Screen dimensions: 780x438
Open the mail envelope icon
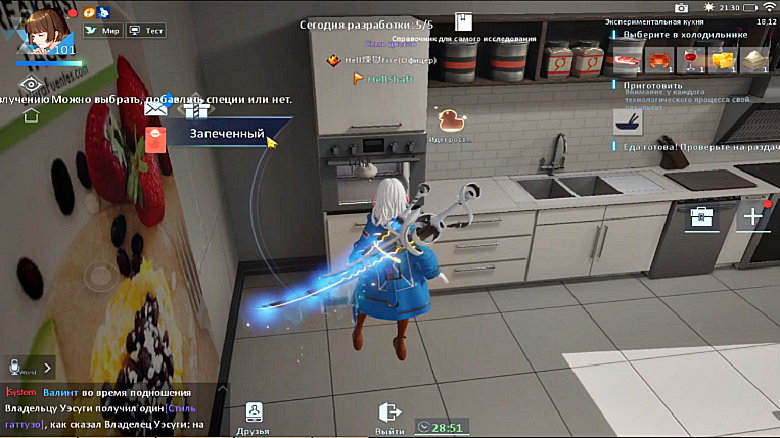[x=156, y=109]
